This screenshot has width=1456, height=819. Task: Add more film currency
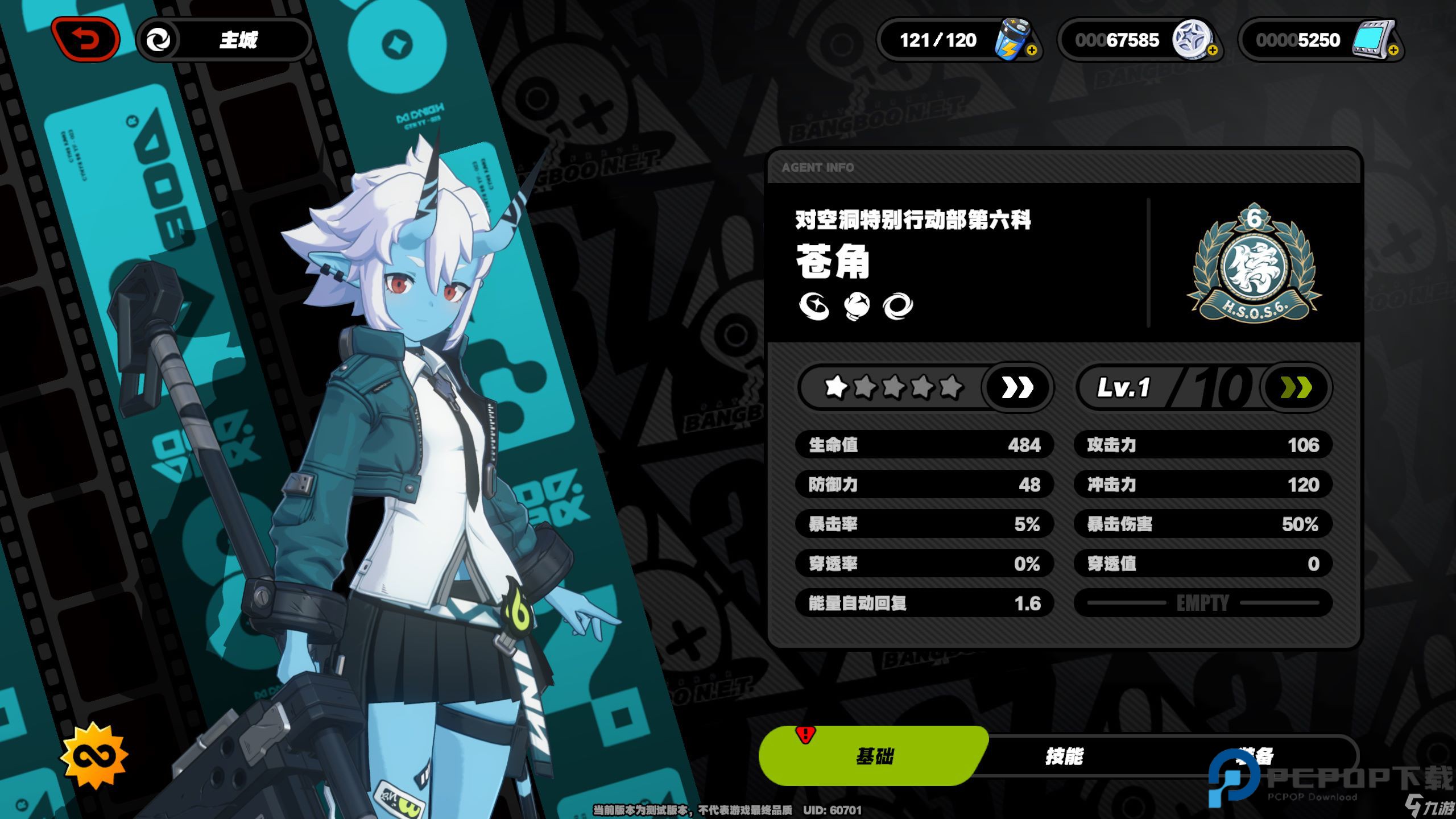(x=1393, y=50)
